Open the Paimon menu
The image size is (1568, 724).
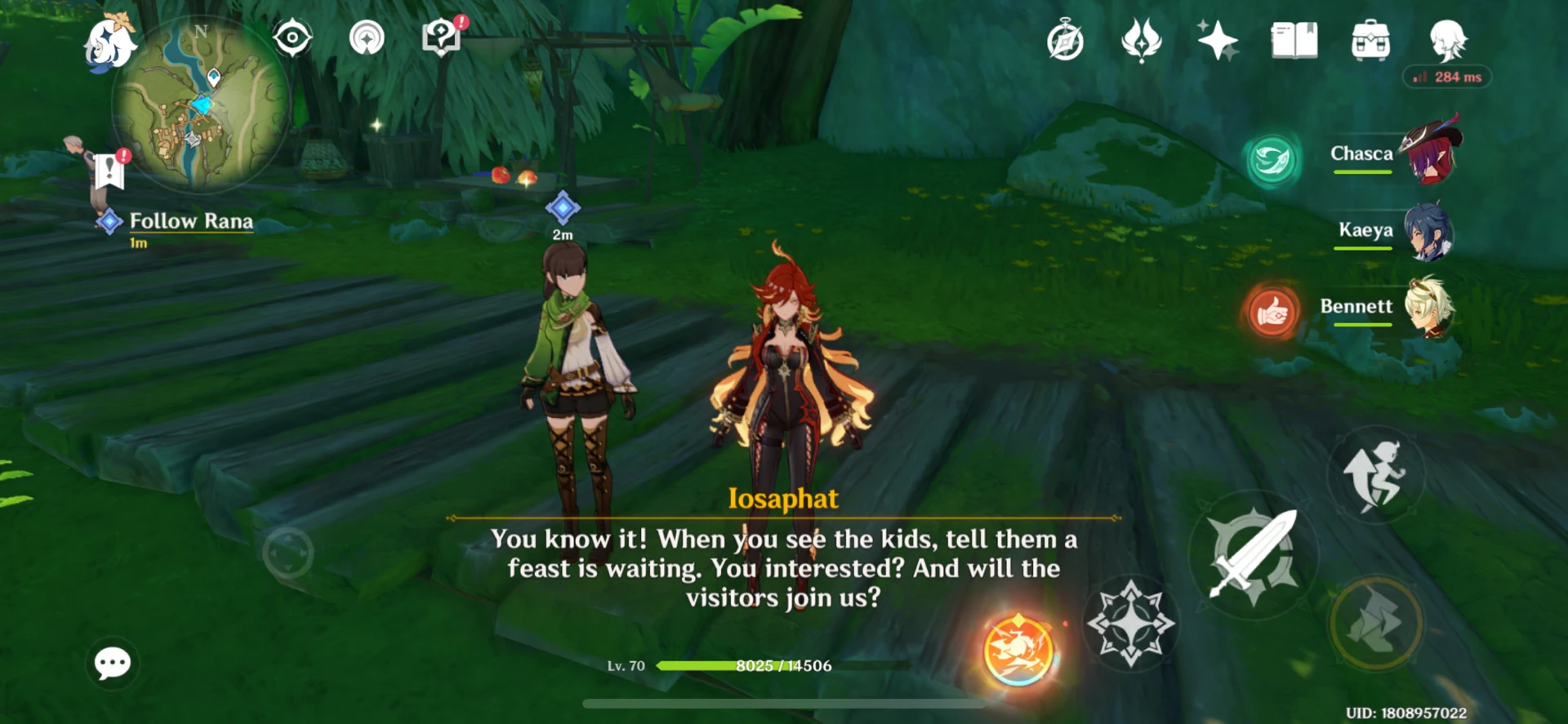(109, 42)
